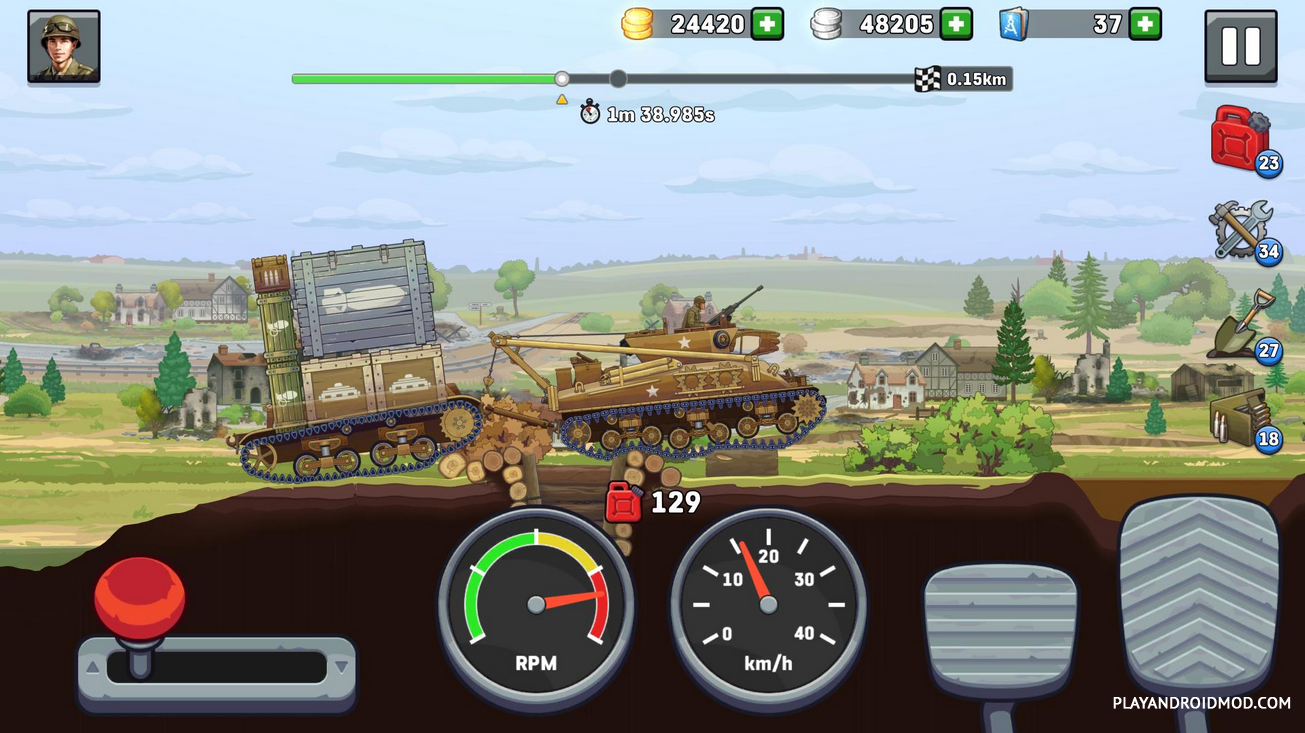This screenshot has height=733, width=1305.
Task: Use the wrench and gear repair kit
Action: (x=1240, y=229)
